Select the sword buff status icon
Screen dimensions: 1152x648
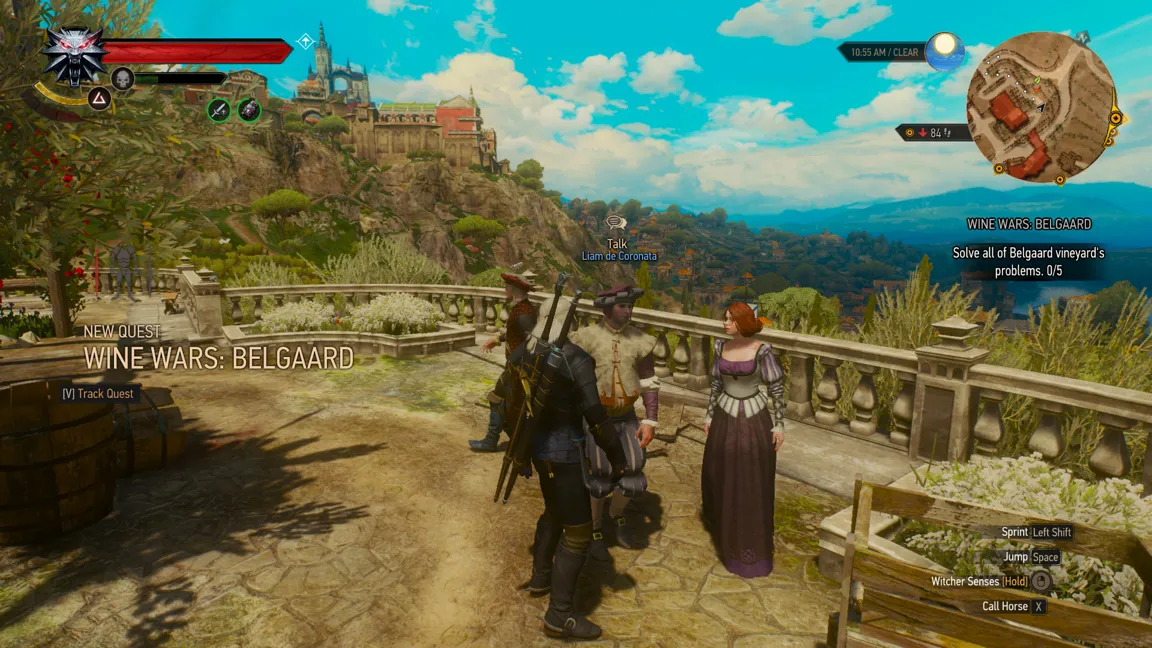(219, 110)
